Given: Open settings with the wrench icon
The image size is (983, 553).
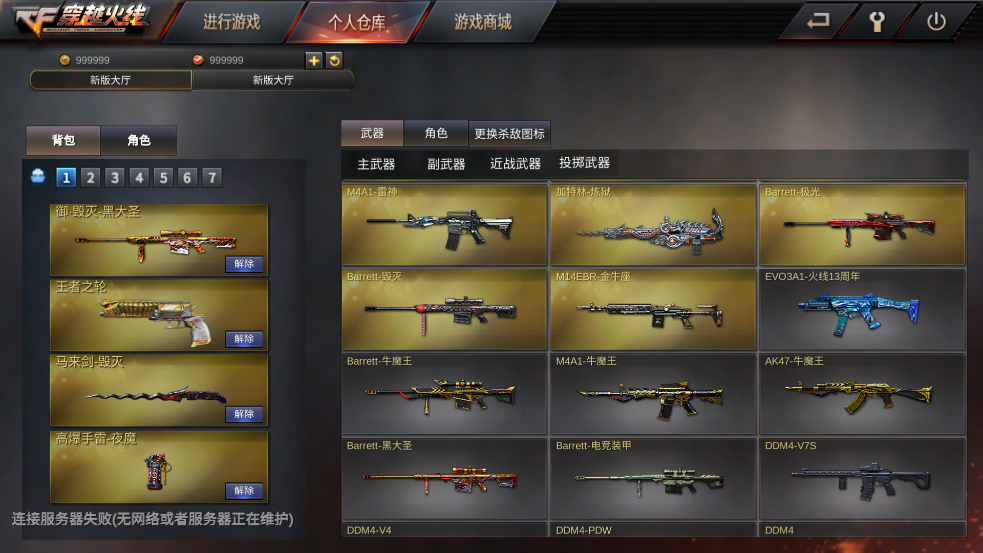Looking at the screenshot, I should click(x=878, y=22).
